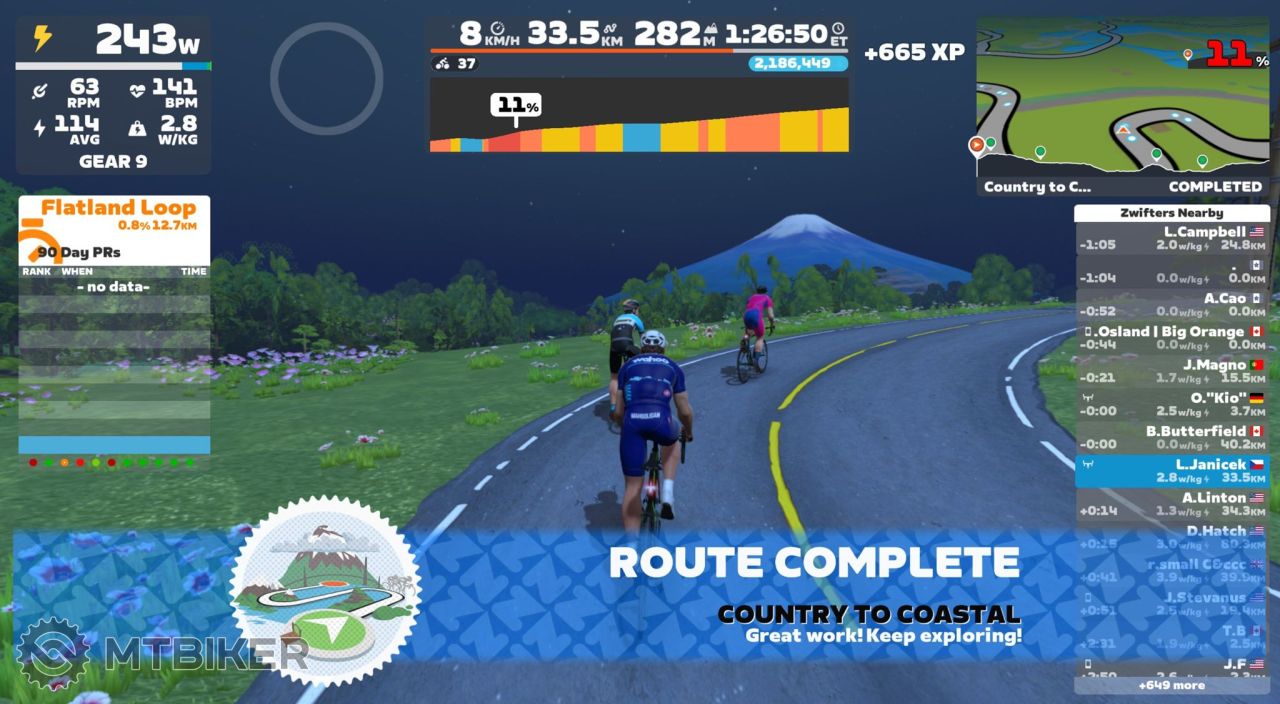Show the +649 more riders

[1171, 686]
